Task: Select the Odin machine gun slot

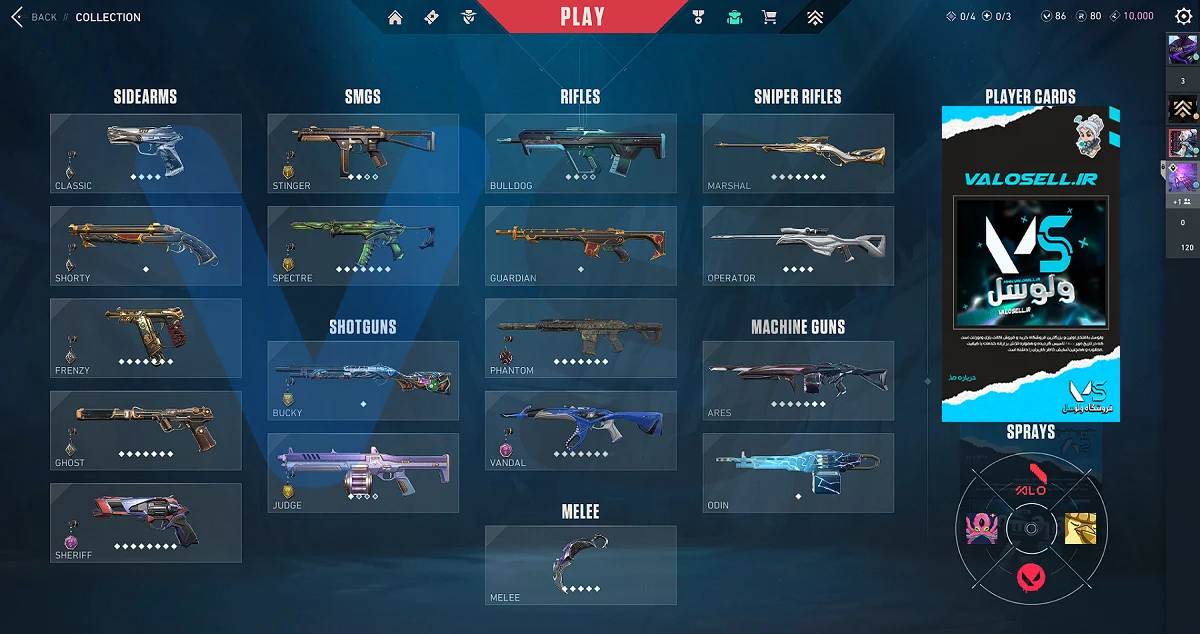Action: point(798,472)
